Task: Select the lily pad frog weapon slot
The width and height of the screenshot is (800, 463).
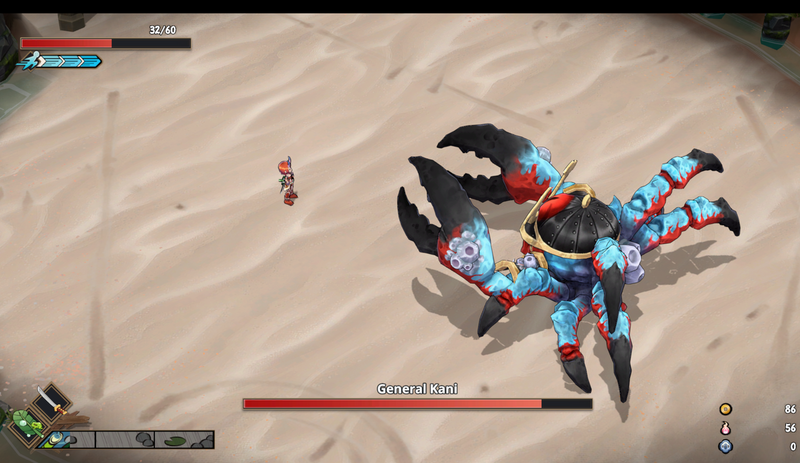Action: pos(27,424)
